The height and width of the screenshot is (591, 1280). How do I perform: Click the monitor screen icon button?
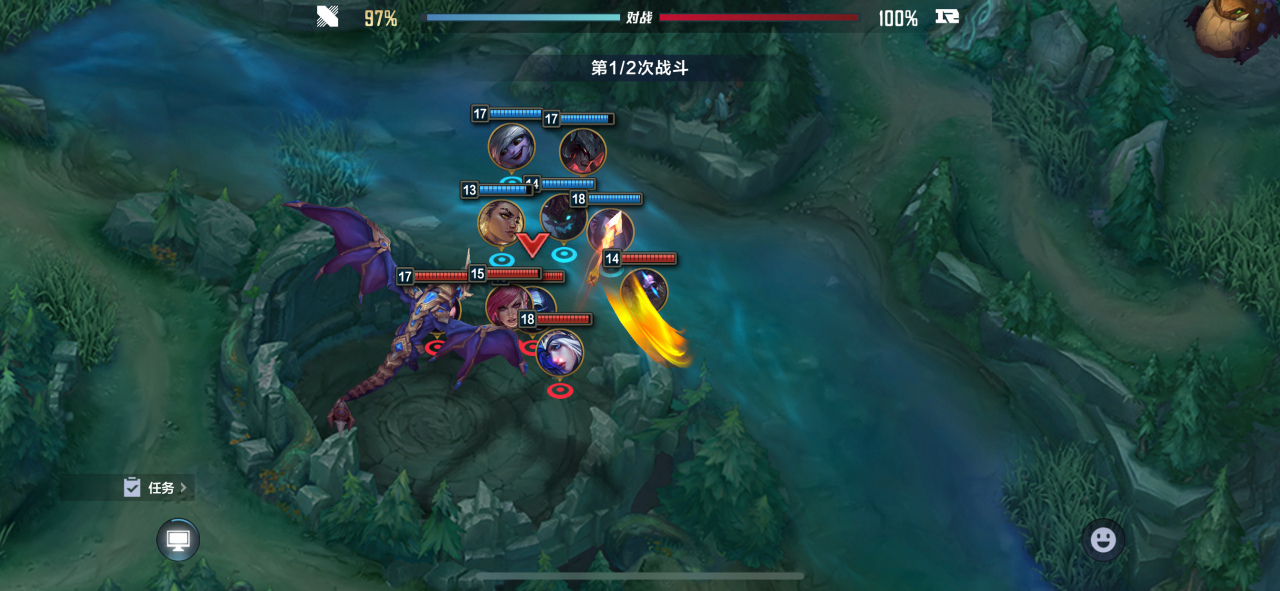pos(178,540)
